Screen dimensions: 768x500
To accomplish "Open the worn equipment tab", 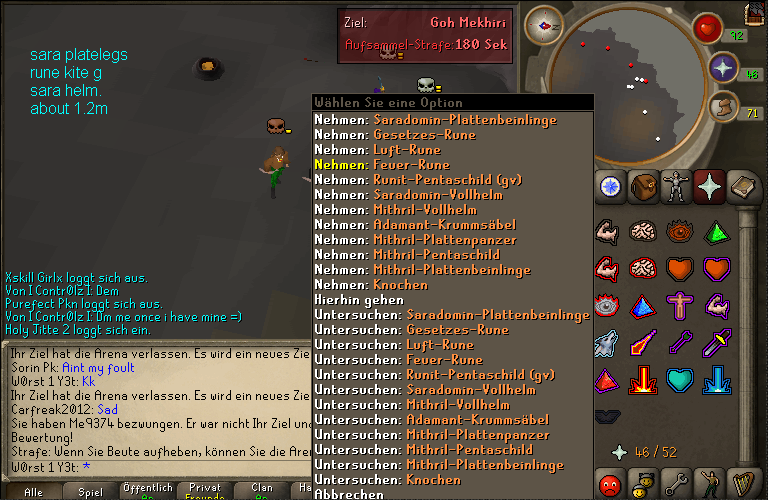I will (678, 187).
